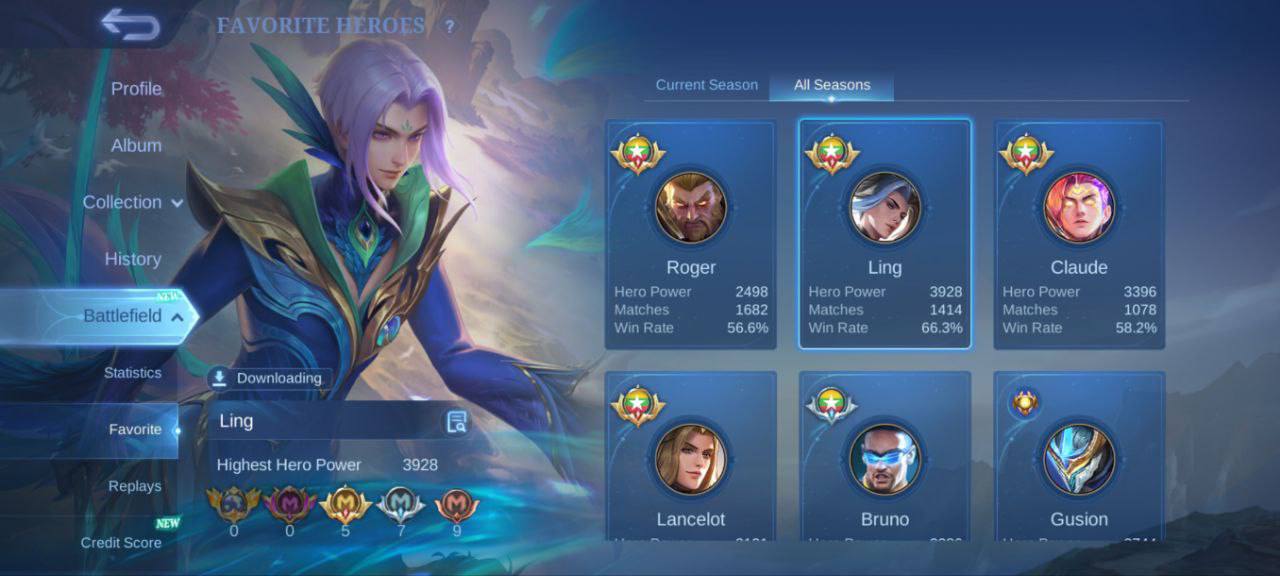Pick the Claude hero card

coord(1079,235)
